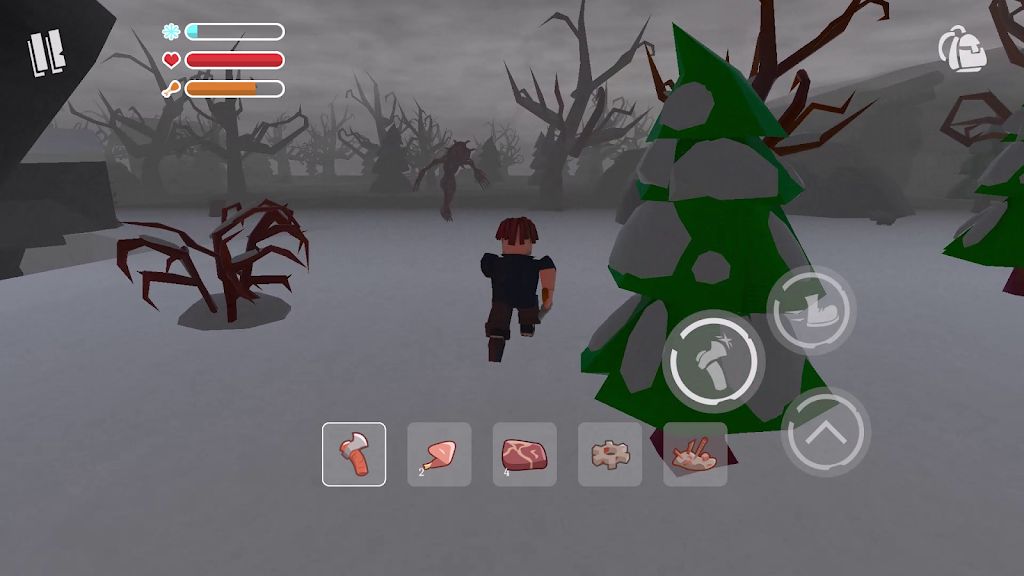Select the bone pile hotbar slot
1024x576 pixels.
695,454
